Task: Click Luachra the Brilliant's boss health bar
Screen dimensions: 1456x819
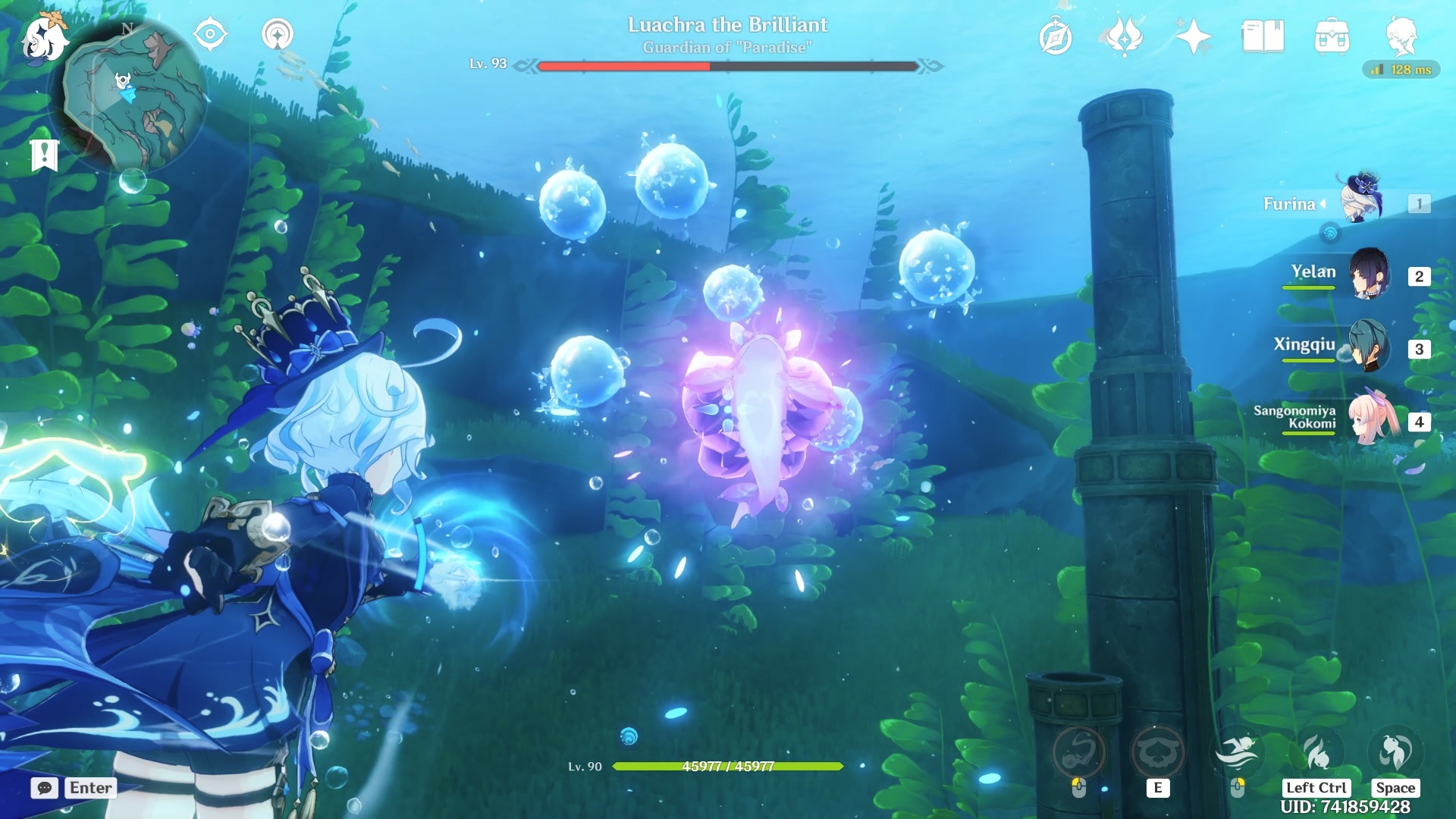Action: [x=726, y=67]
